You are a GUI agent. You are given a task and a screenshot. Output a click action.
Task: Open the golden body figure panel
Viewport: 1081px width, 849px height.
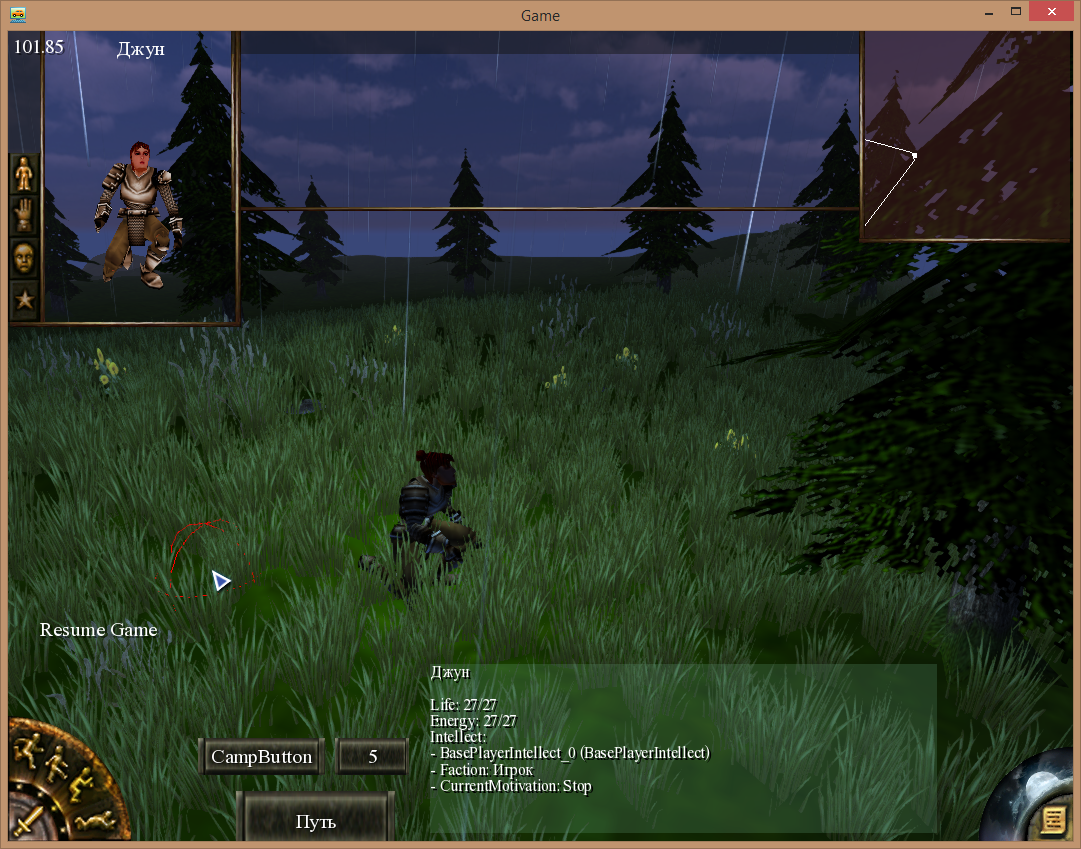click(24, 174)
